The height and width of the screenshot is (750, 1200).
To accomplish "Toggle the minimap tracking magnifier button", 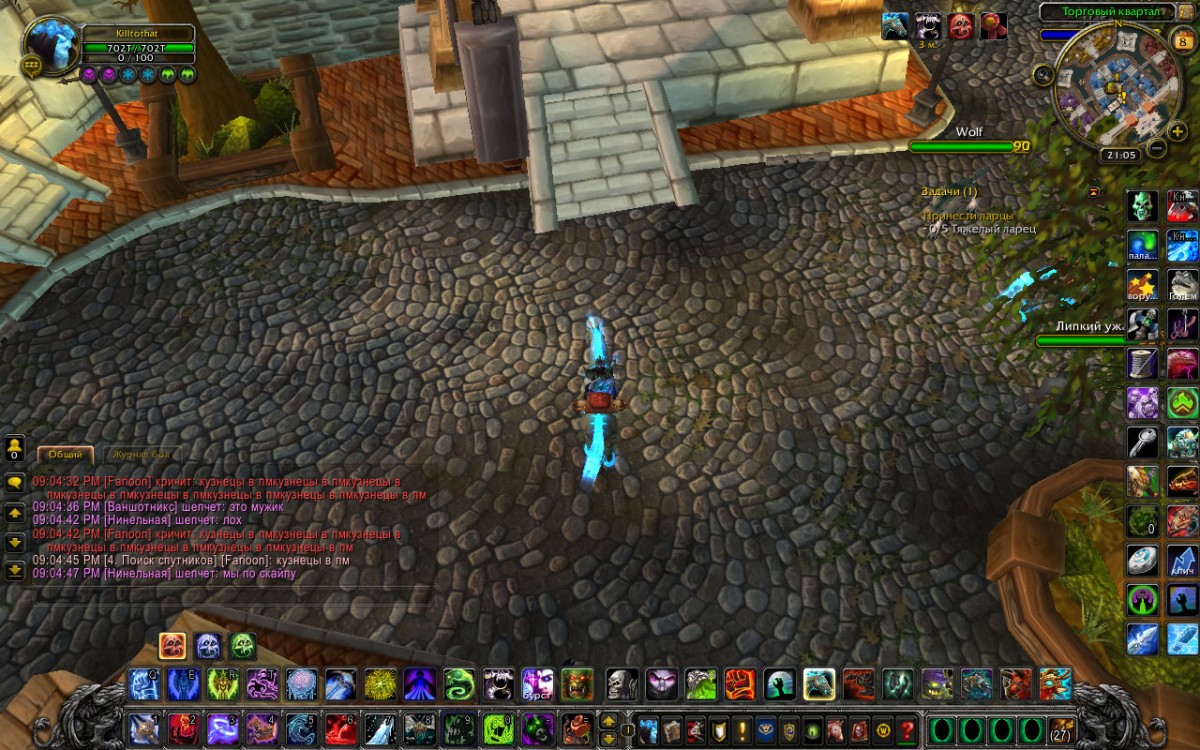I will [1043, 74].
